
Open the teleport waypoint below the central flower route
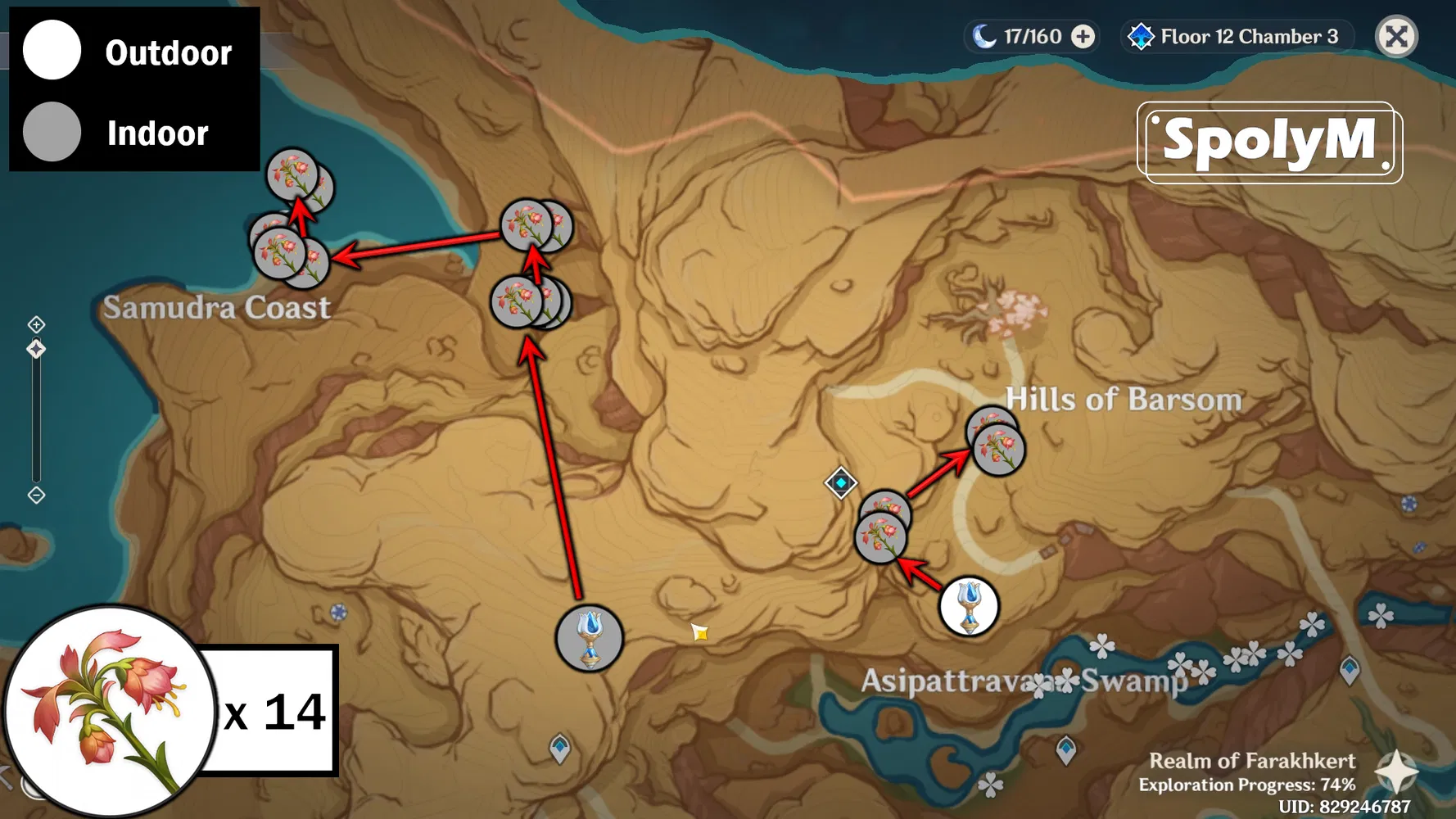(x=590, y=640)
